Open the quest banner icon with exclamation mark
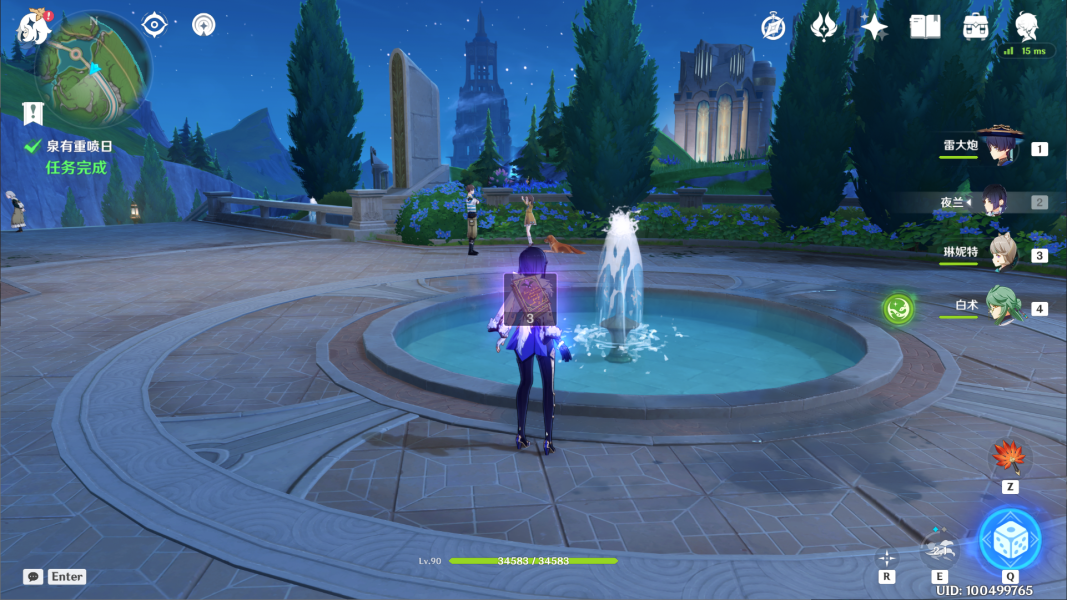 tap(34, 113)
